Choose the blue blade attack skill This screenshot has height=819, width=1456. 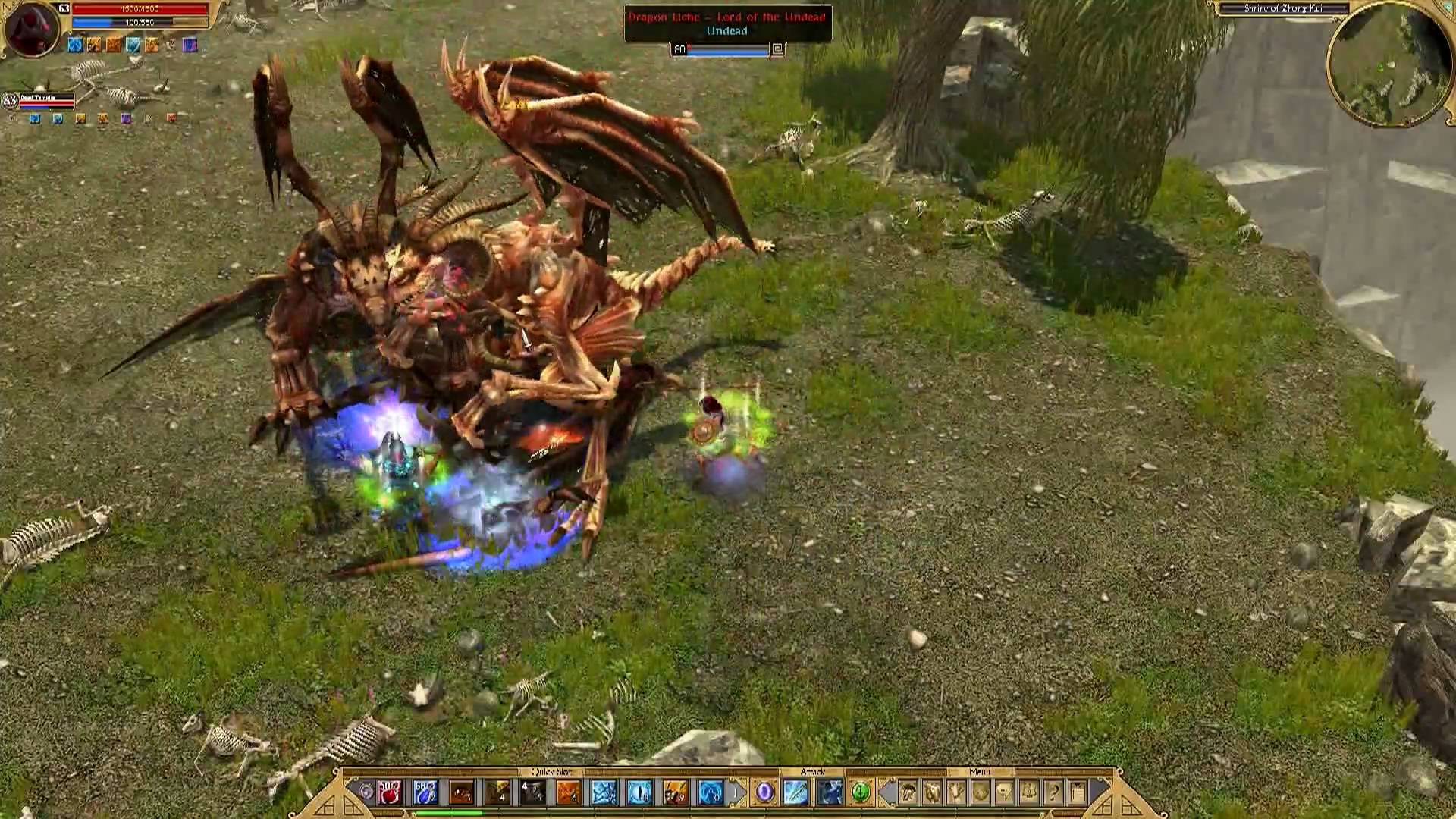[796, 792]
